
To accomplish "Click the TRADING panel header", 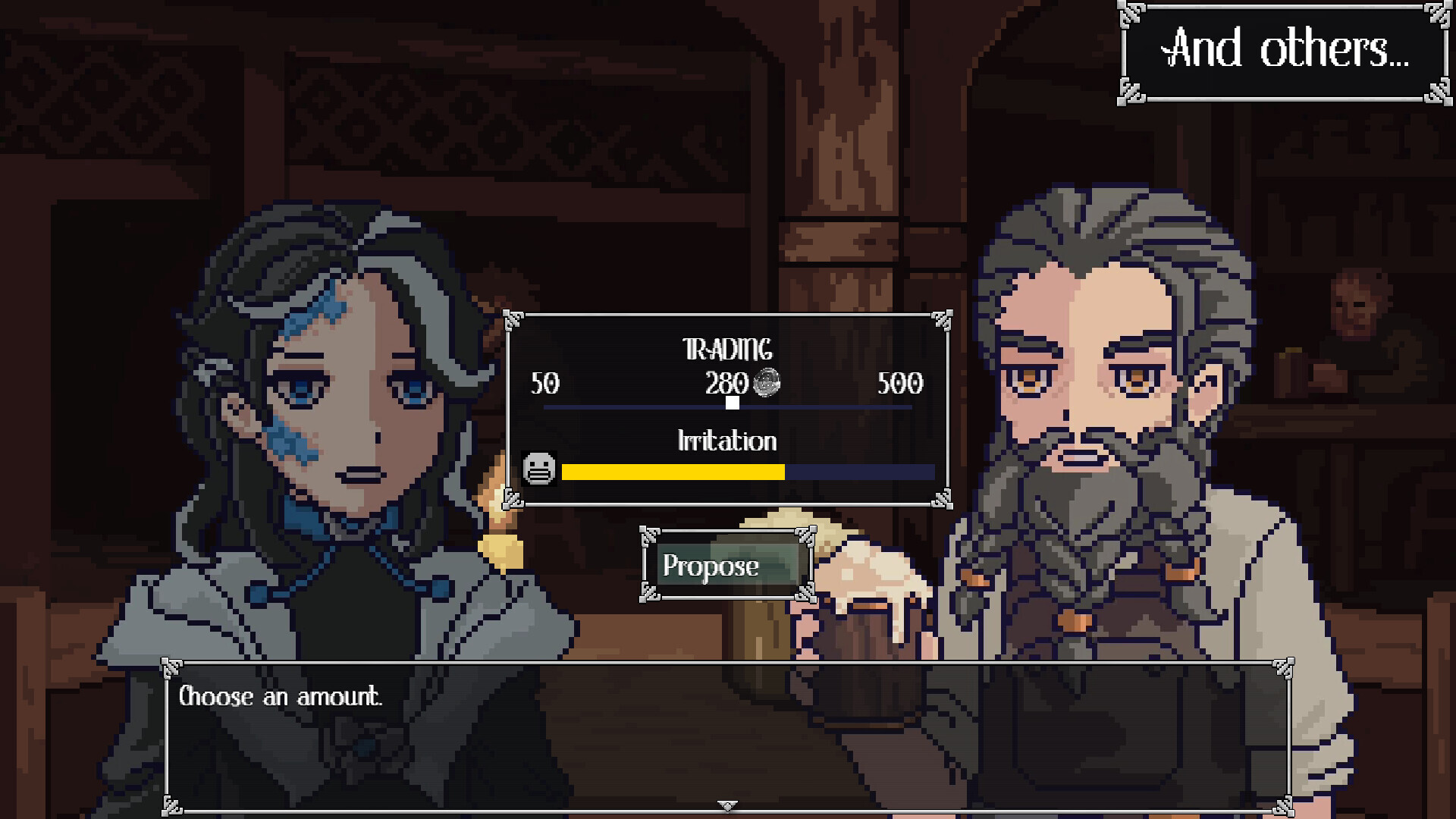I will (x=727, y=350).
